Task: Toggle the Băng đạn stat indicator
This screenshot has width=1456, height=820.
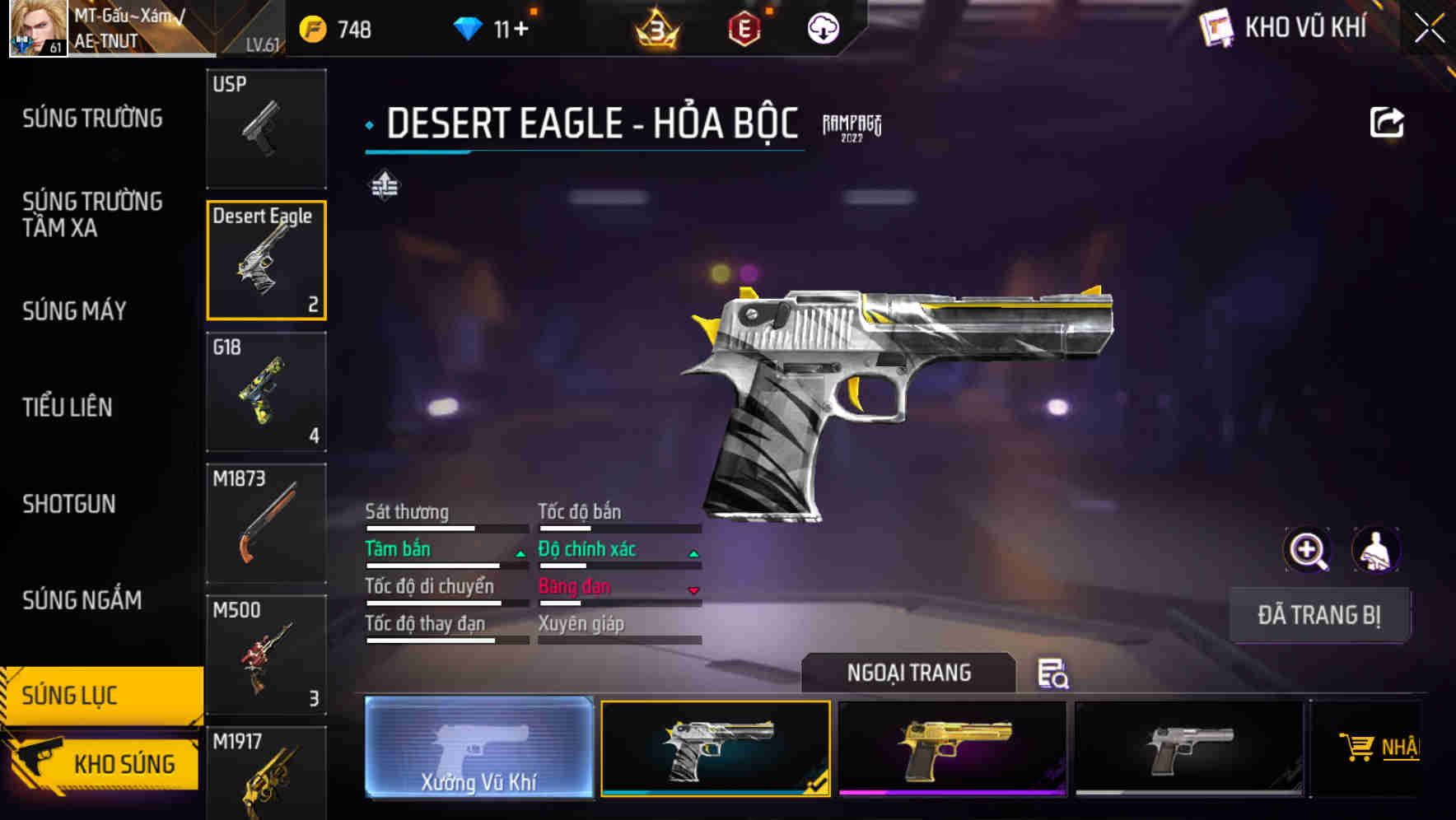Action: tap(693, 589)
